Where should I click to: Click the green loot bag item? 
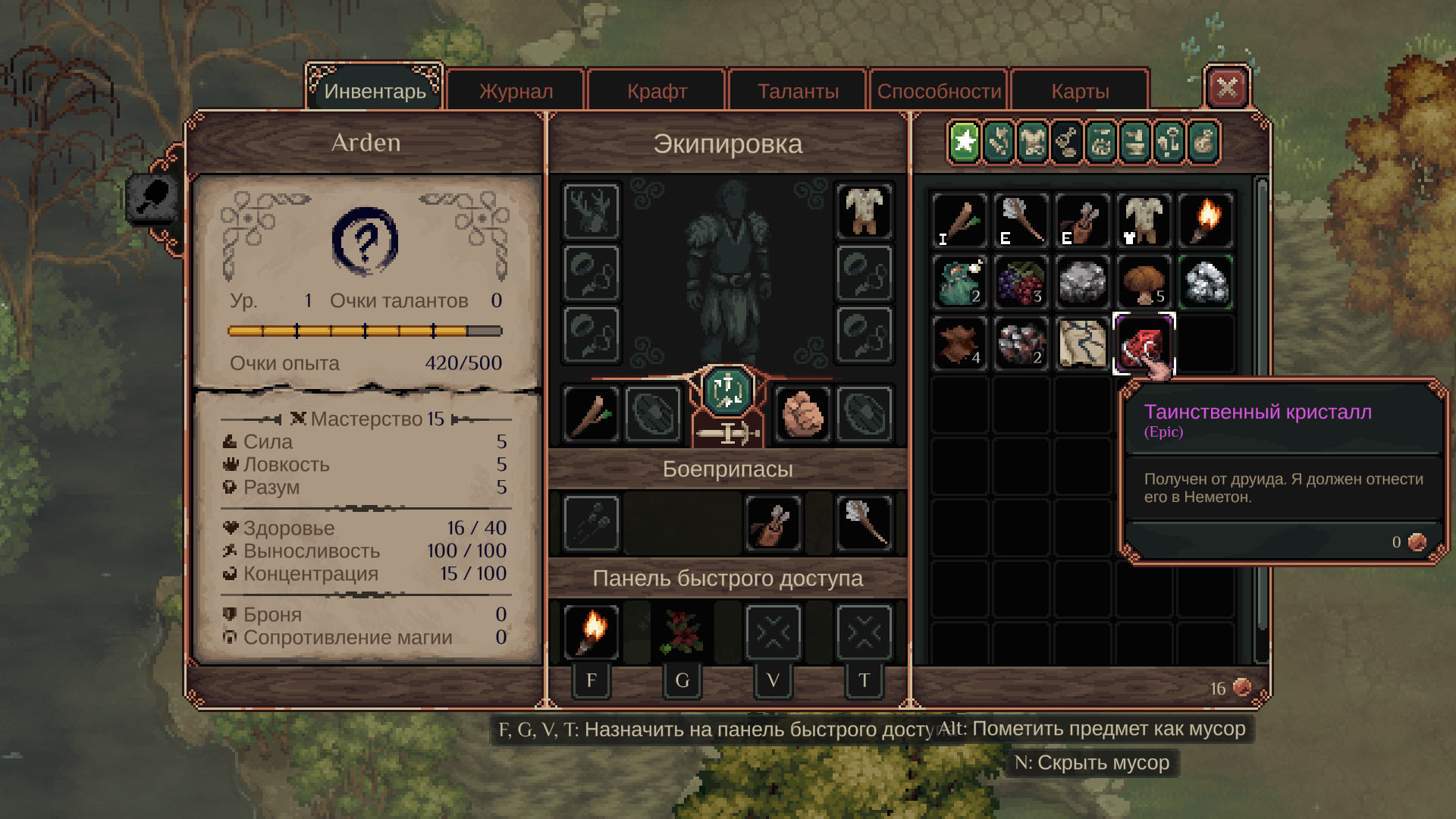pyautogui.click(x=959, y=282)
